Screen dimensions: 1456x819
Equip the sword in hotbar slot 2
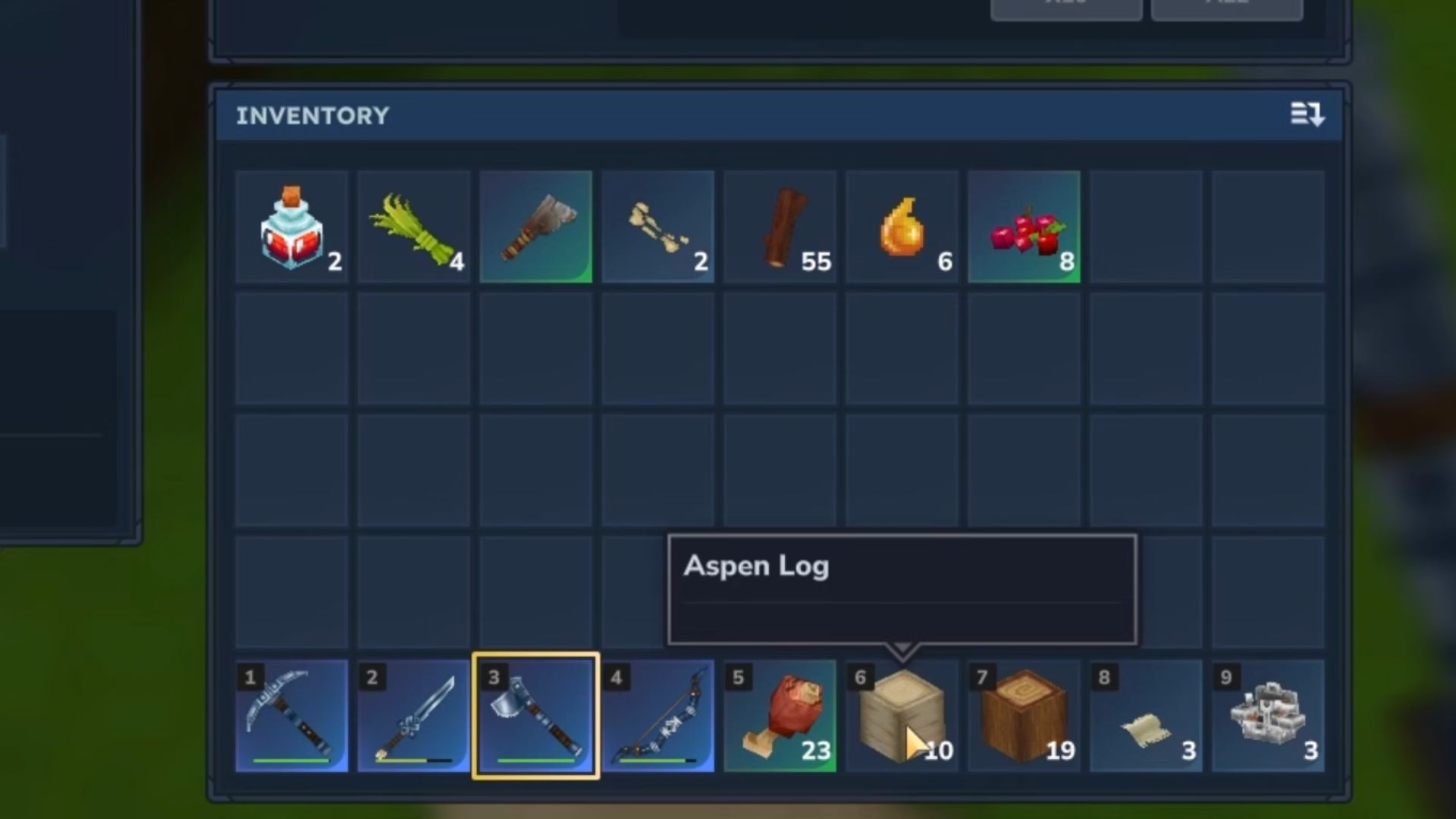(x=414, y=716)
